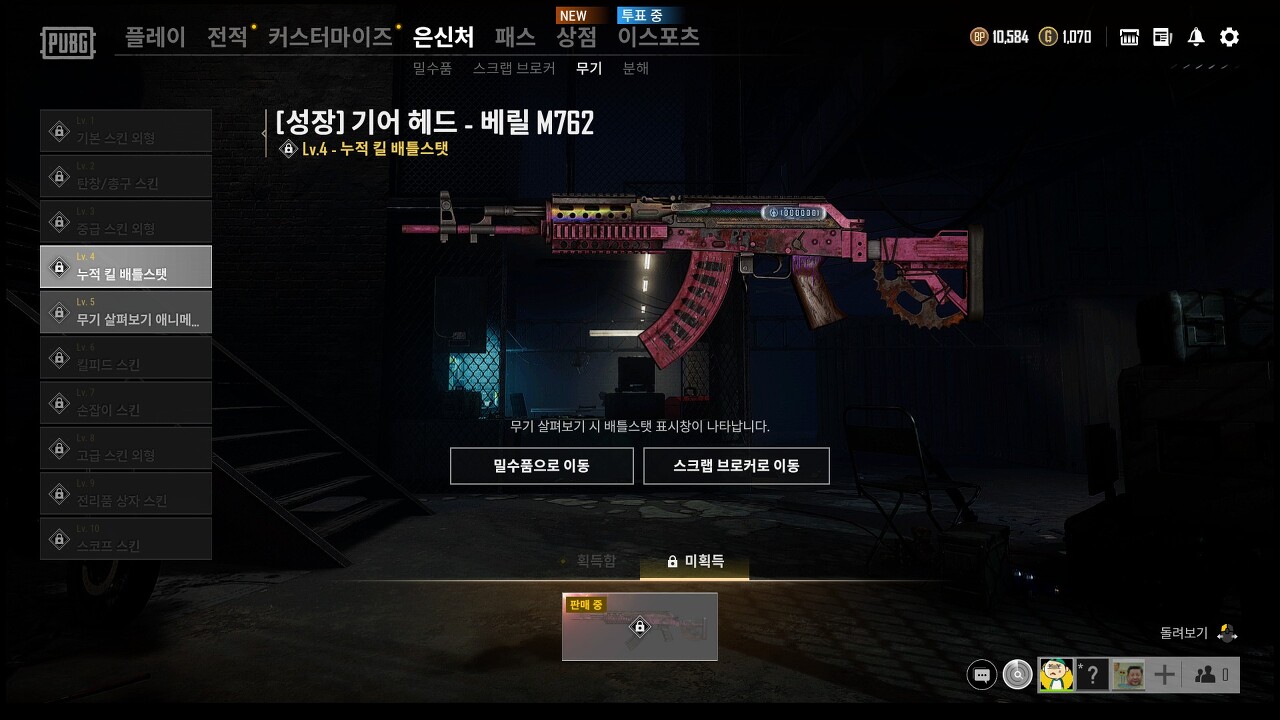Open the notifications bell icon
1280x720 pixels.
[x=1194, y=36]
